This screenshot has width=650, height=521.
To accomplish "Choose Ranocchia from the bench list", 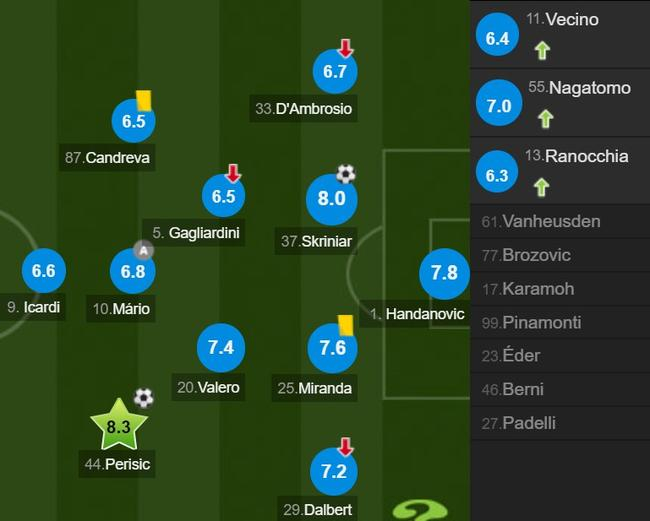I will pyautogui.click(x=560, y=170).
